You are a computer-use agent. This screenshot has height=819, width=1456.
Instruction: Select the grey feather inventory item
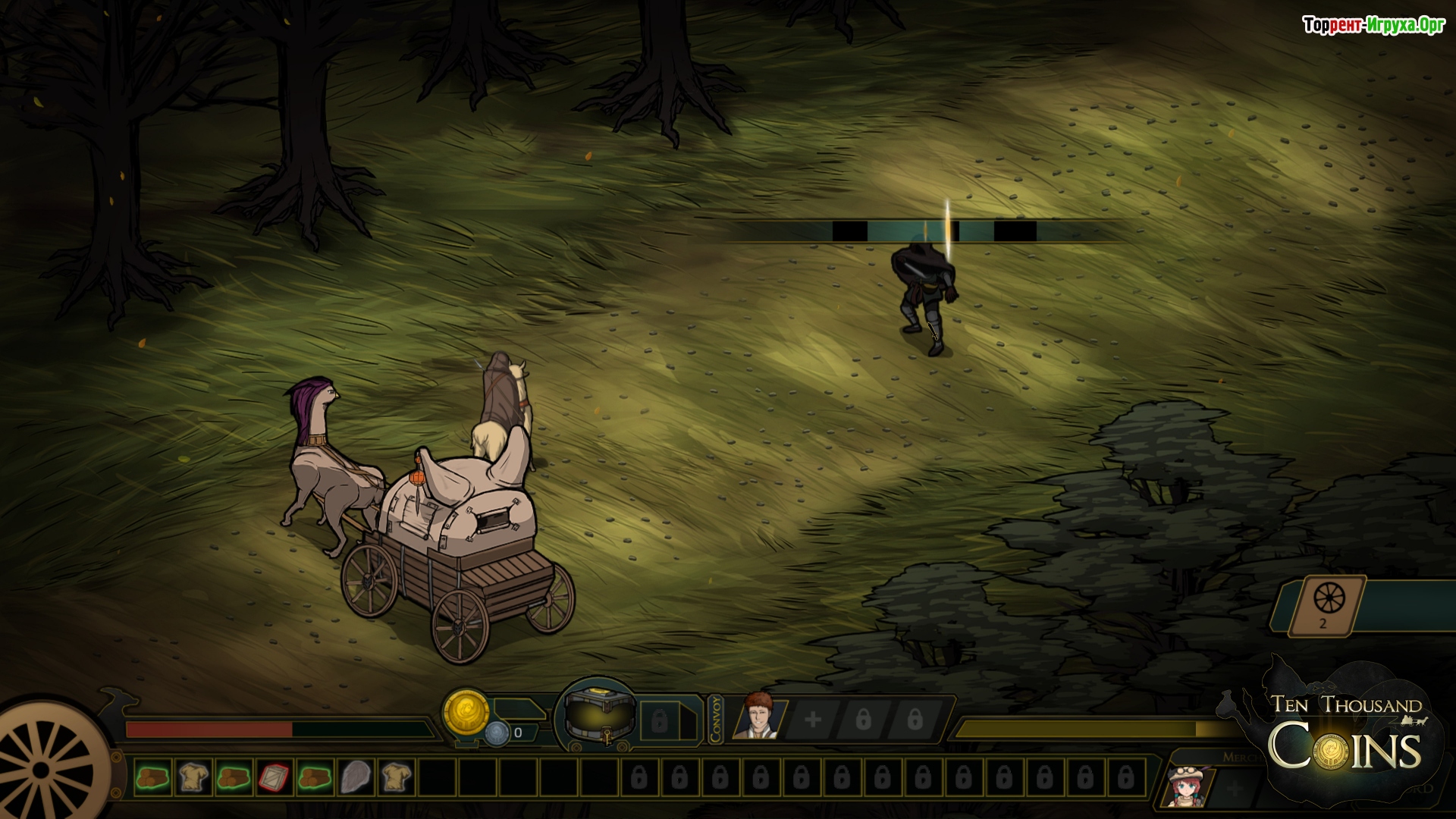tap(355, 777)
